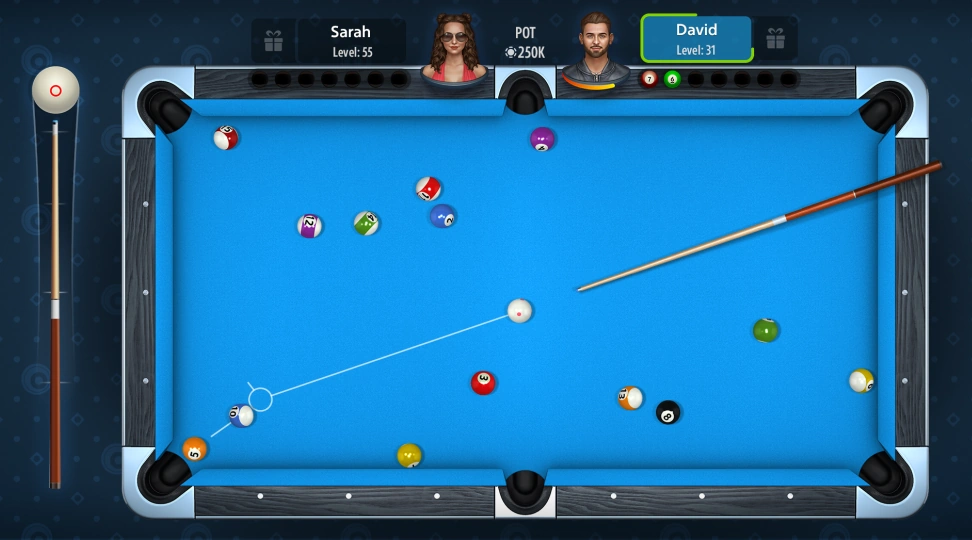Click the shot power cue slider
Screen dimensions: 972x540
[x=56, y=300]
